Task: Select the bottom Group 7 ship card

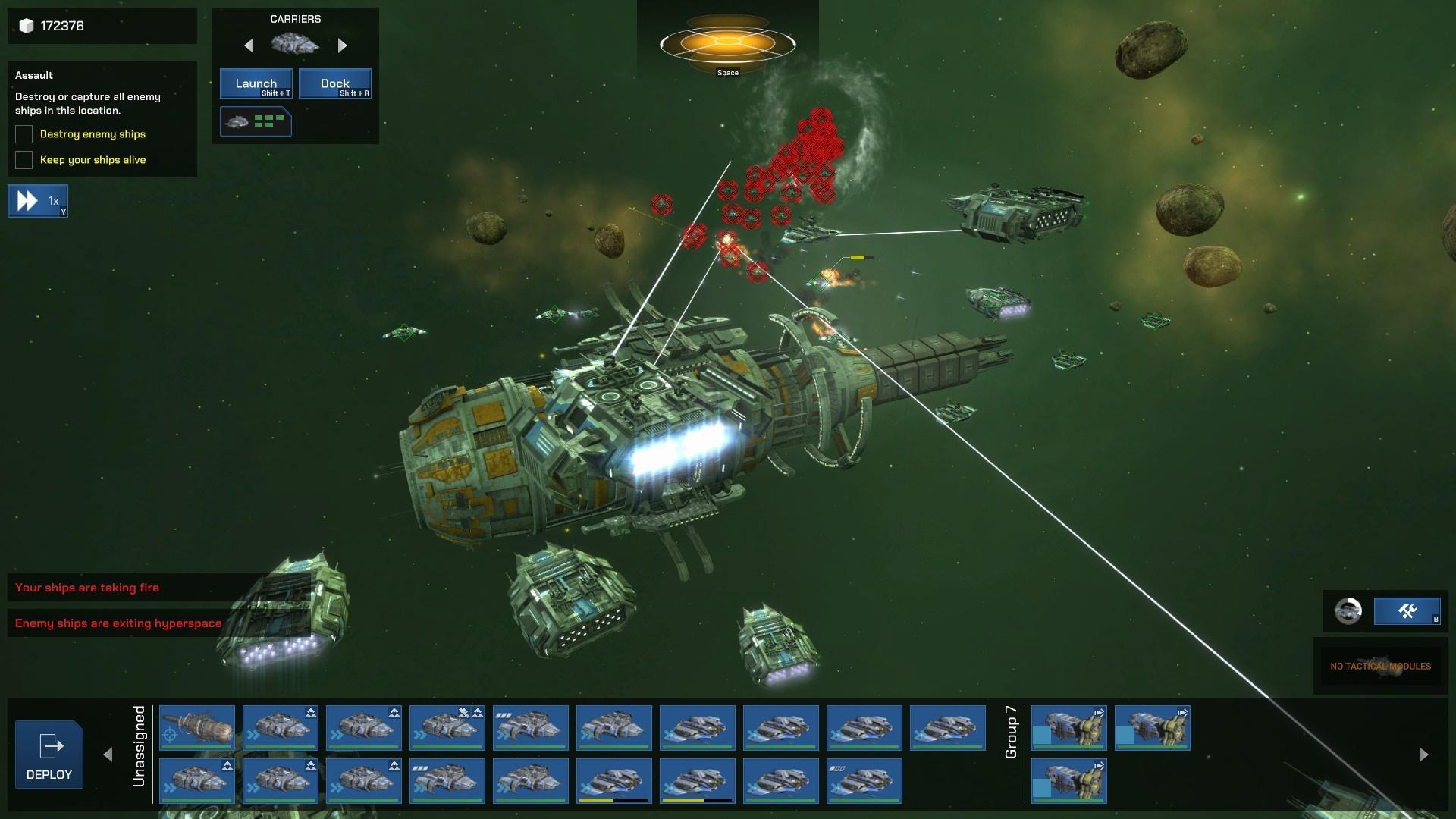Action: [x=1068, y=780]
